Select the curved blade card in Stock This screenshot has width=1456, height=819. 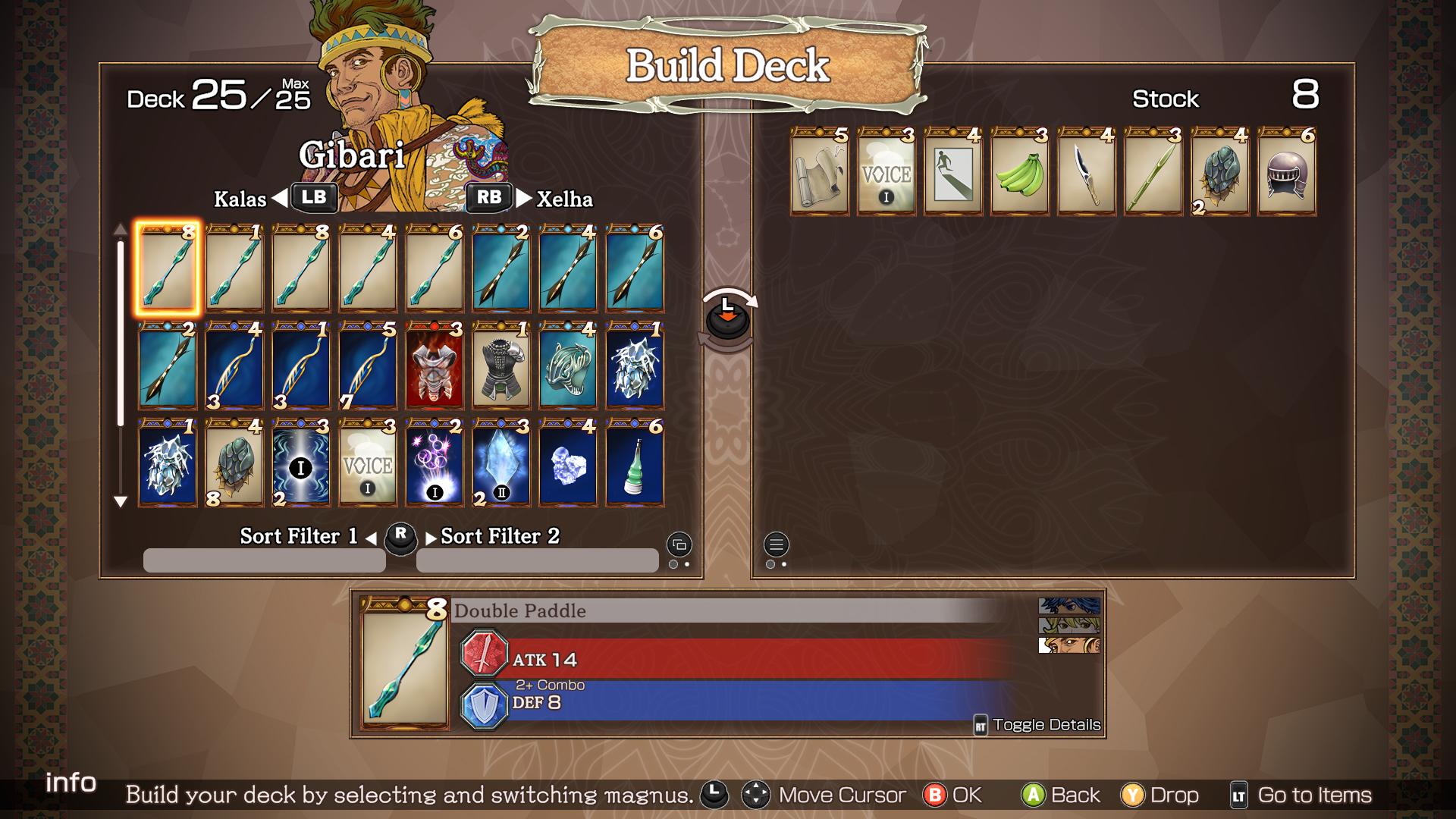coord(1087,172)
